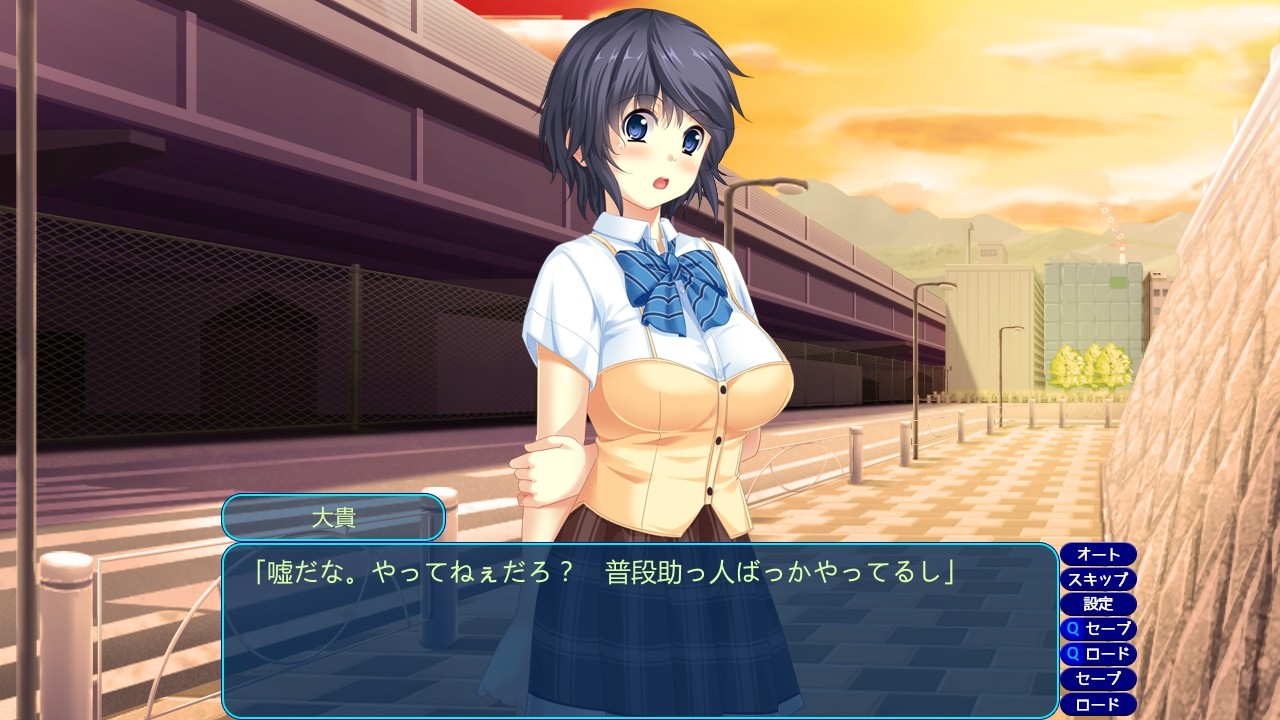Viewport: 1280px width, 720px height.
Task: Open the セーブ save menu
Action: click(1098, 679)
